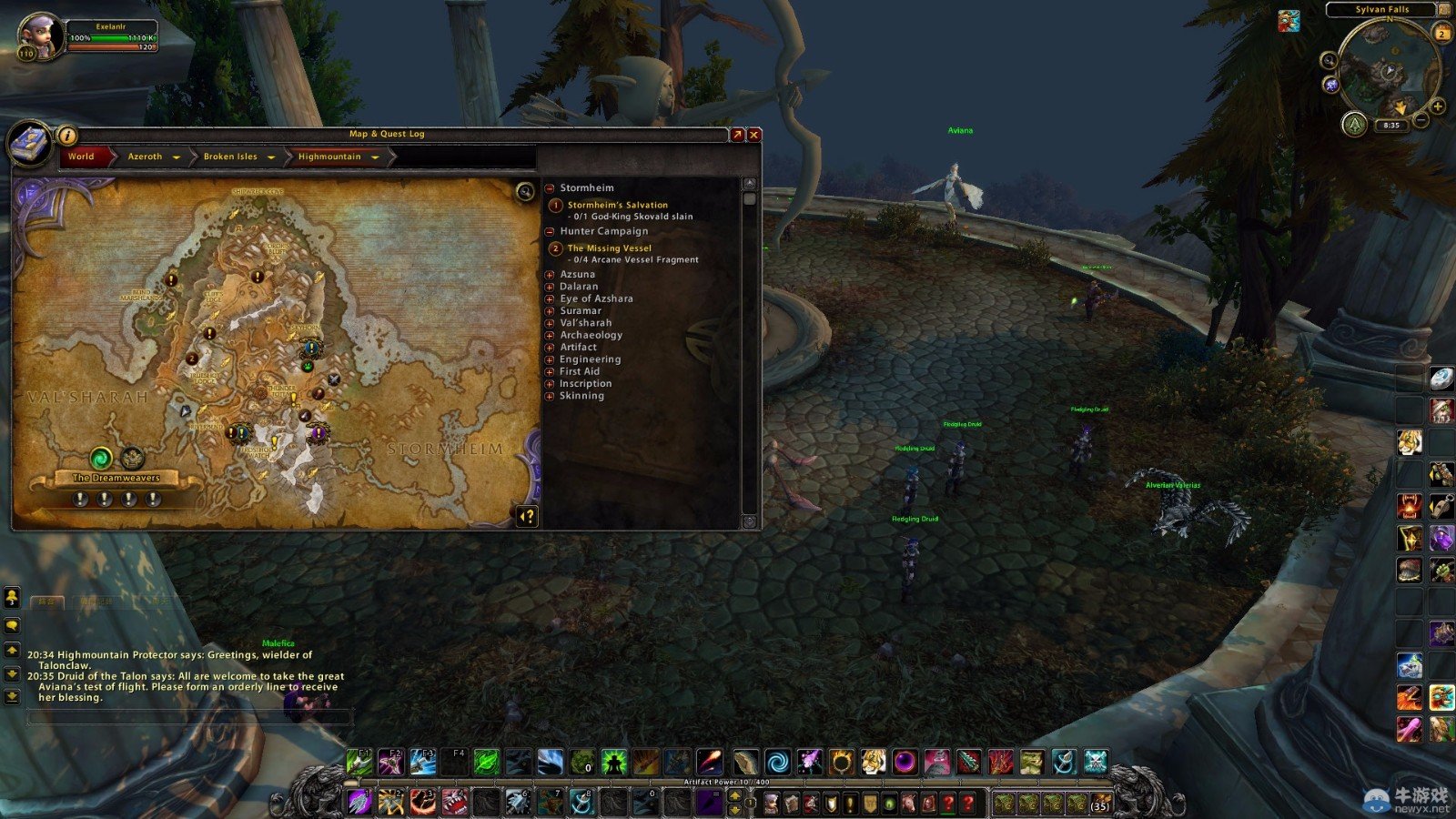1456x819 pixels.
Task: Open the quest 'The Missing Vessel'
Action: point(609,248)
